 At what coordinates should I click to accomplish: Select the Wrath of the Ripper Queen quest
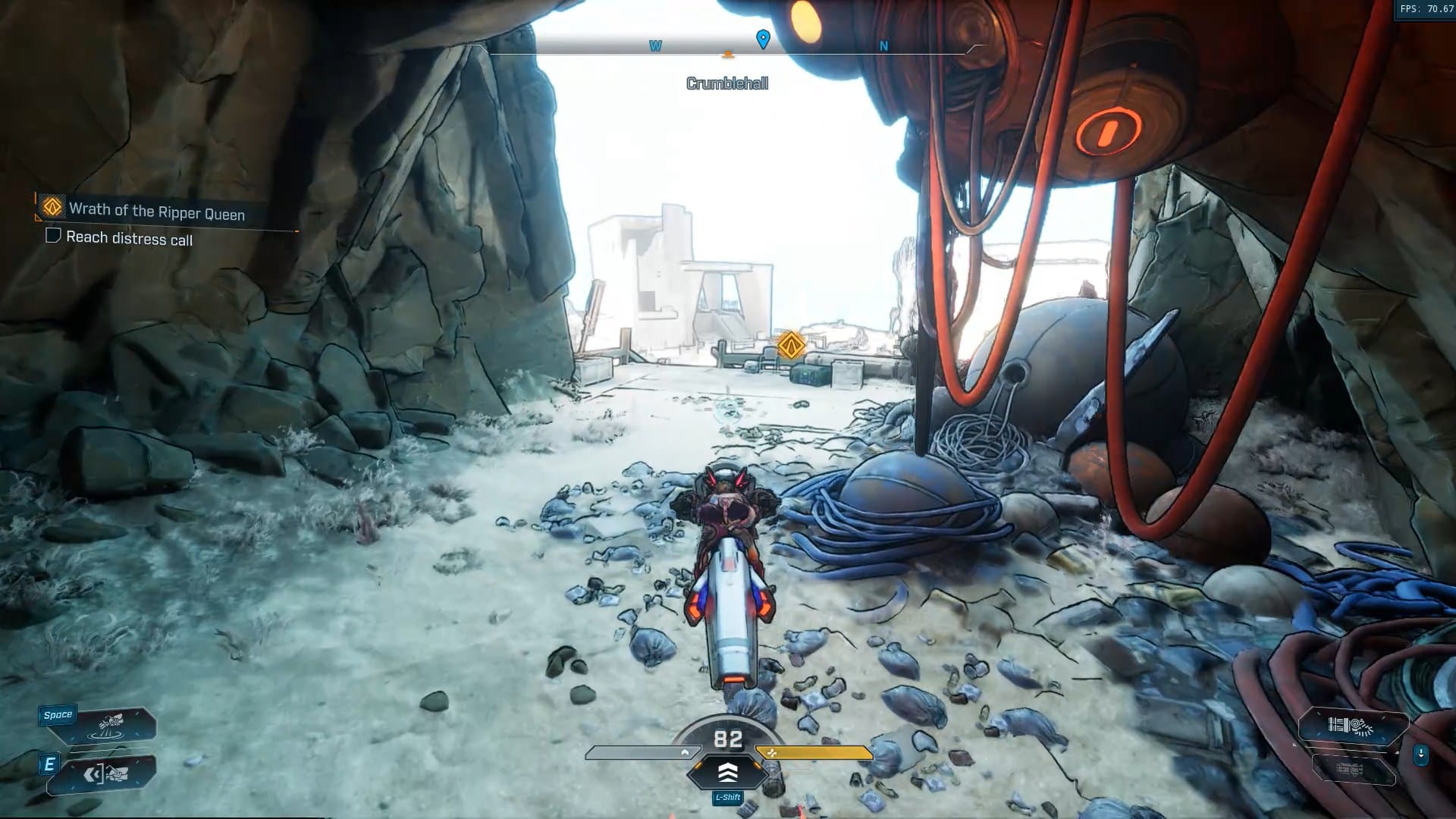tap(156, 211)
